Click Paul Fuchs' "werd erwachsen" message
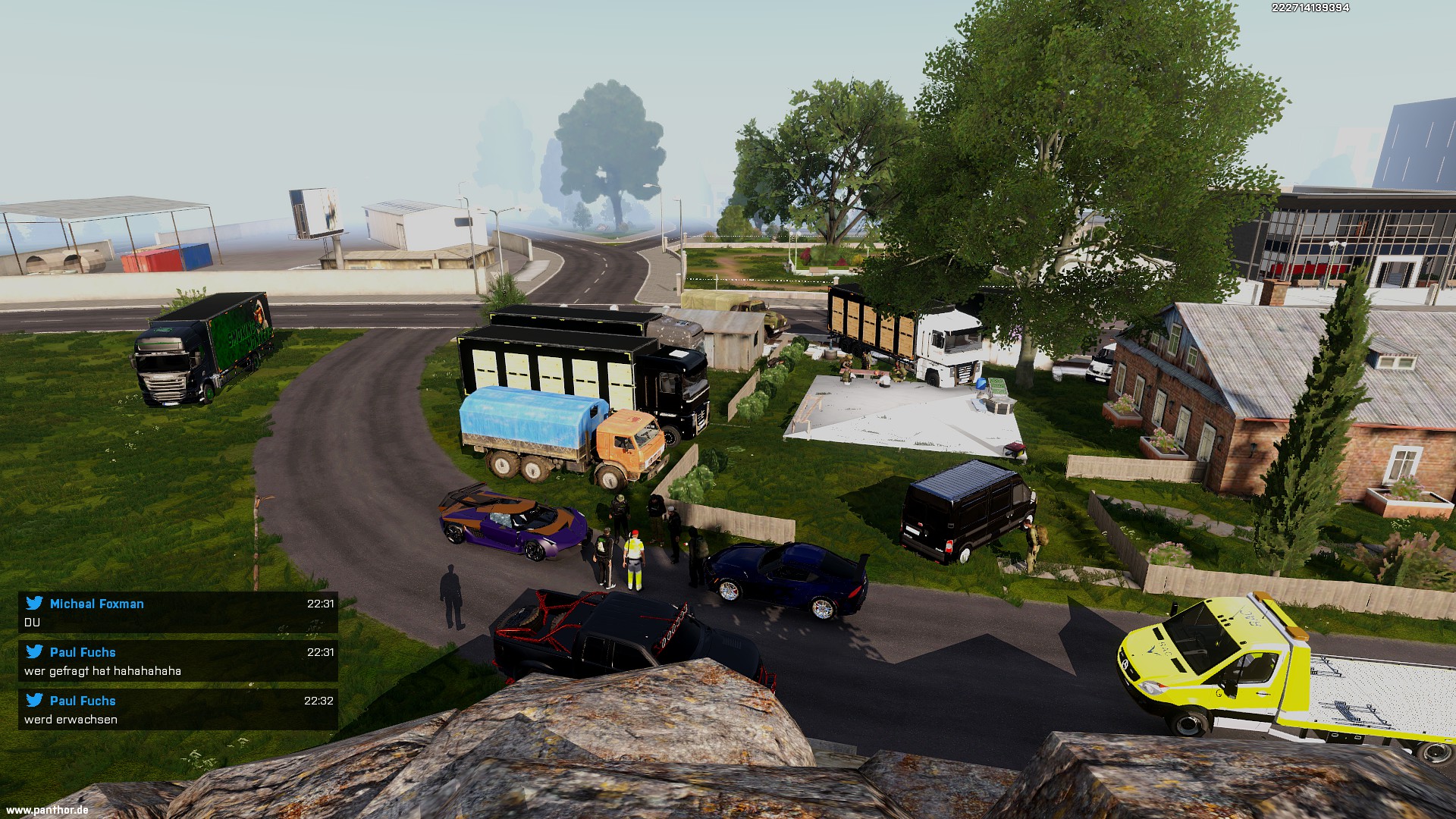Image resolution: width=1456 pixels, height=819 pixels. point(177,710)
